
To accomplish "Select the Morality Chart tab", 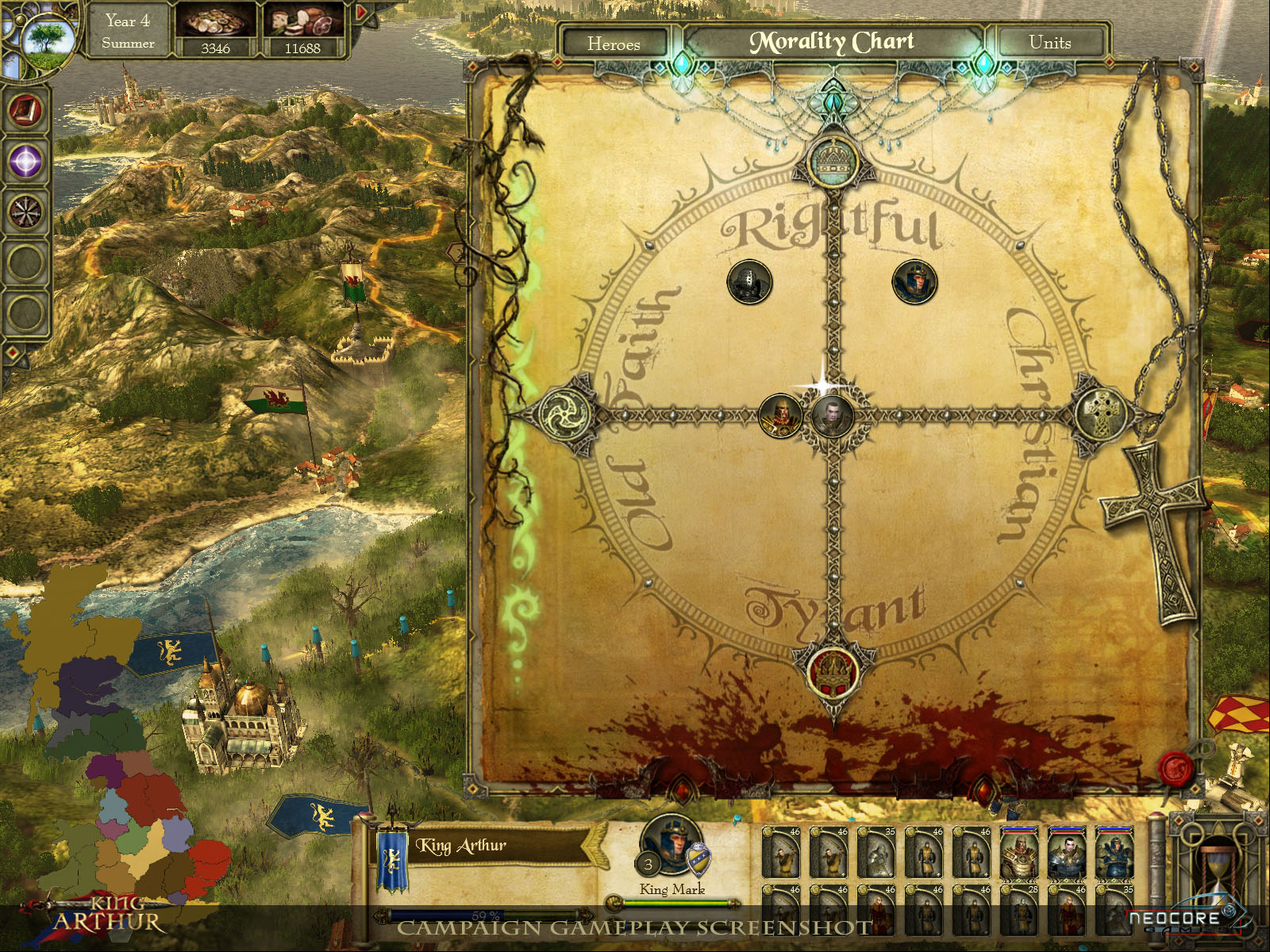I will click(x=832, y=42).
